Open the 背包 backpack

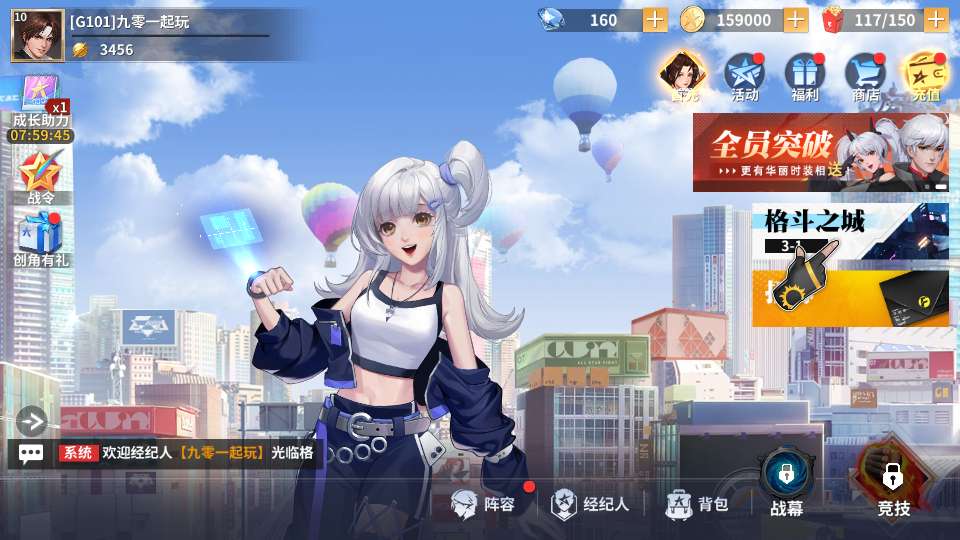pos(698,504)
